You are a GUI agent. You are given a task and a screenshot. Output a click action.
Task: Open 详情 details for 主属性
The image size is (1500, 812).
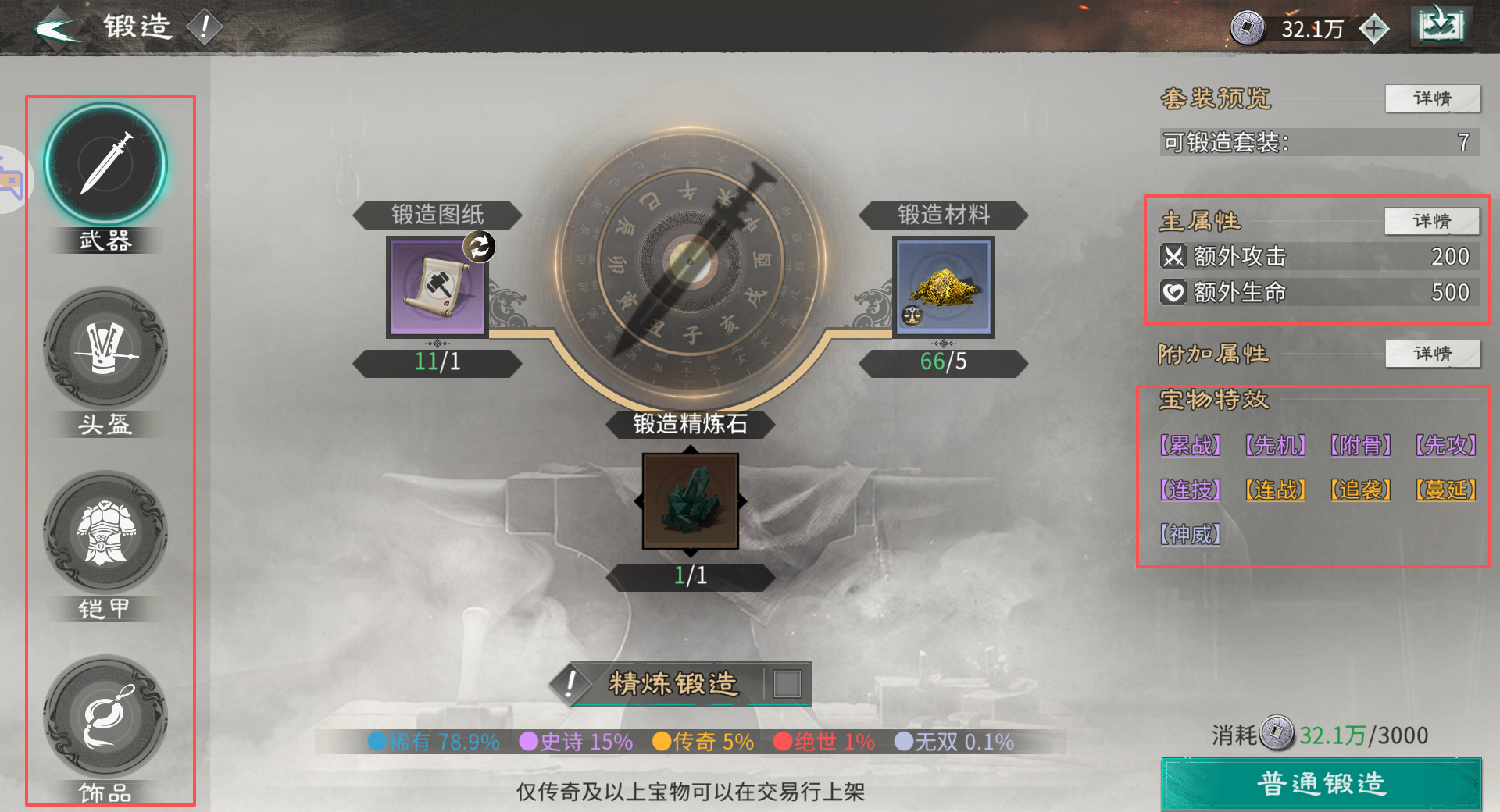pyautogui.click(x=1431, y=221)
